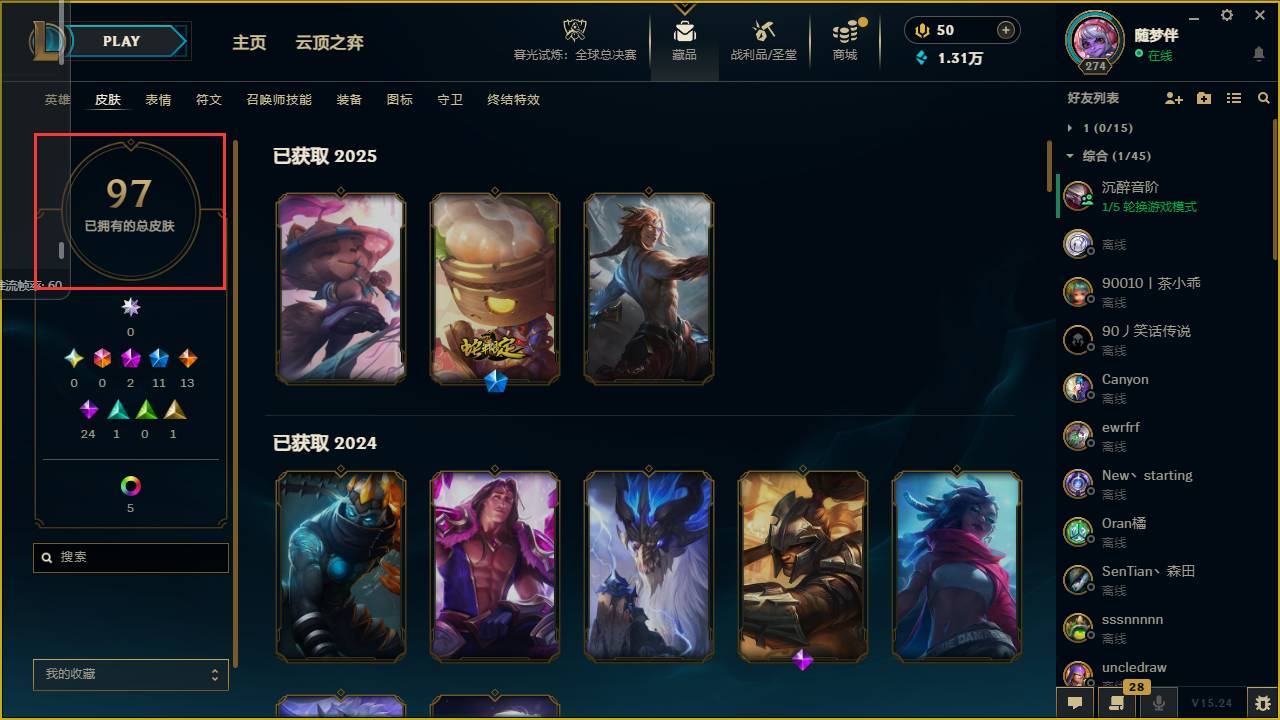Collapse the 综合 (1/45) friends group
Image resolution: width=1280 pixels, height=720 pixels.
click(x=1072, y=156)
